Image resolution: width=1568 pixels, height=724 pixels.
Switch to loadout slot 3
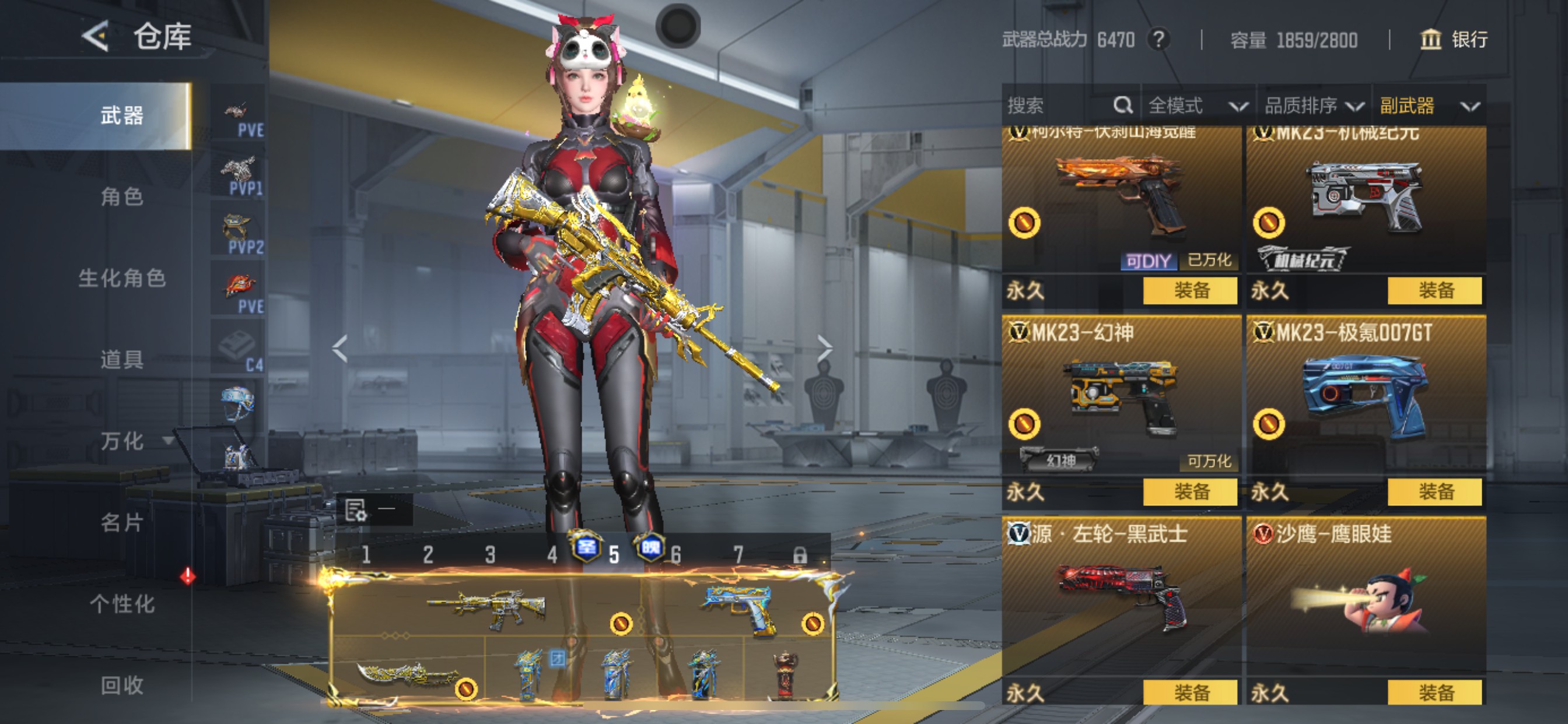point(490,555)
